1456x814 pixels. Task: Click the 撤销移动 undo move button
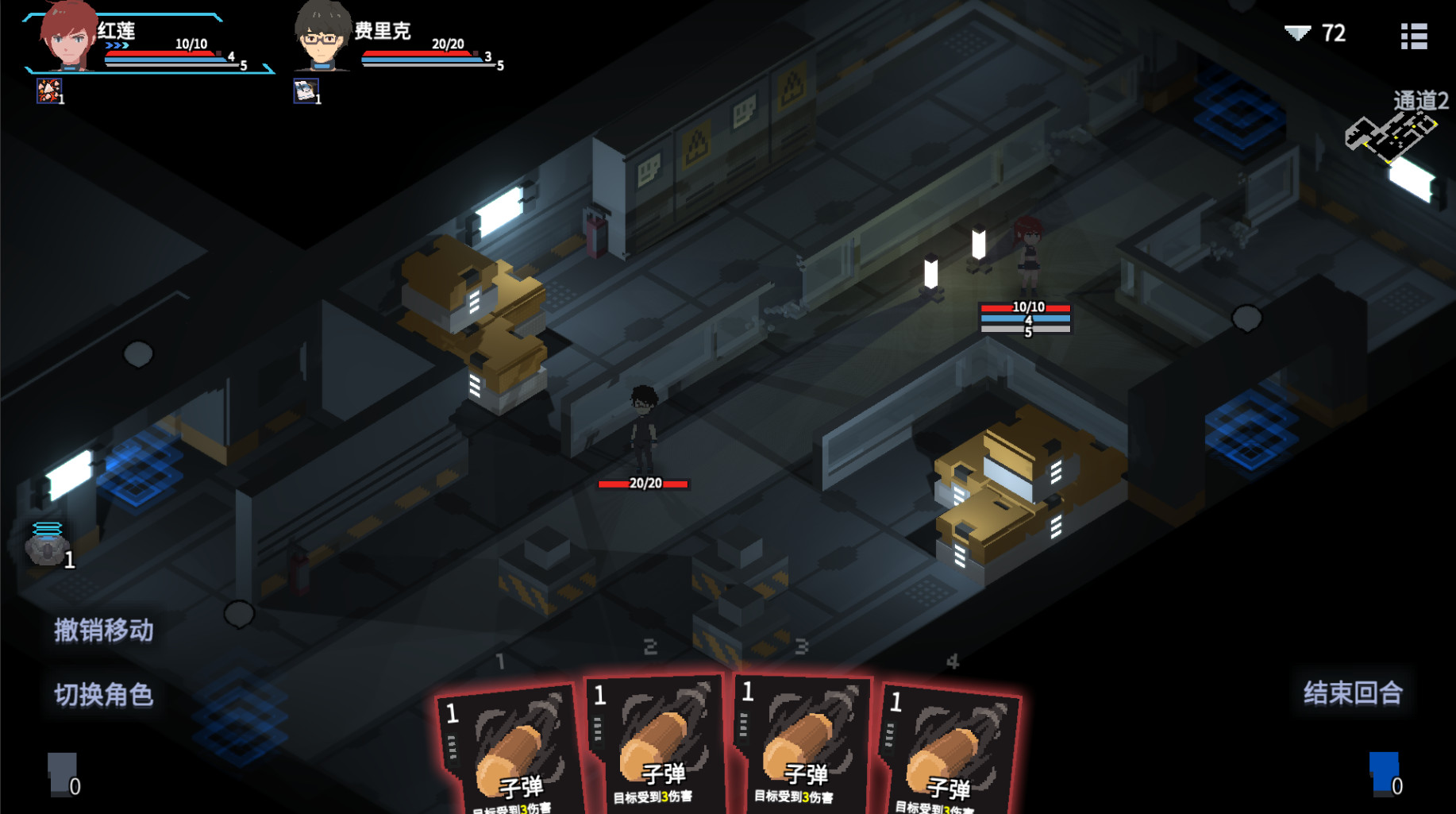point(103,631)
